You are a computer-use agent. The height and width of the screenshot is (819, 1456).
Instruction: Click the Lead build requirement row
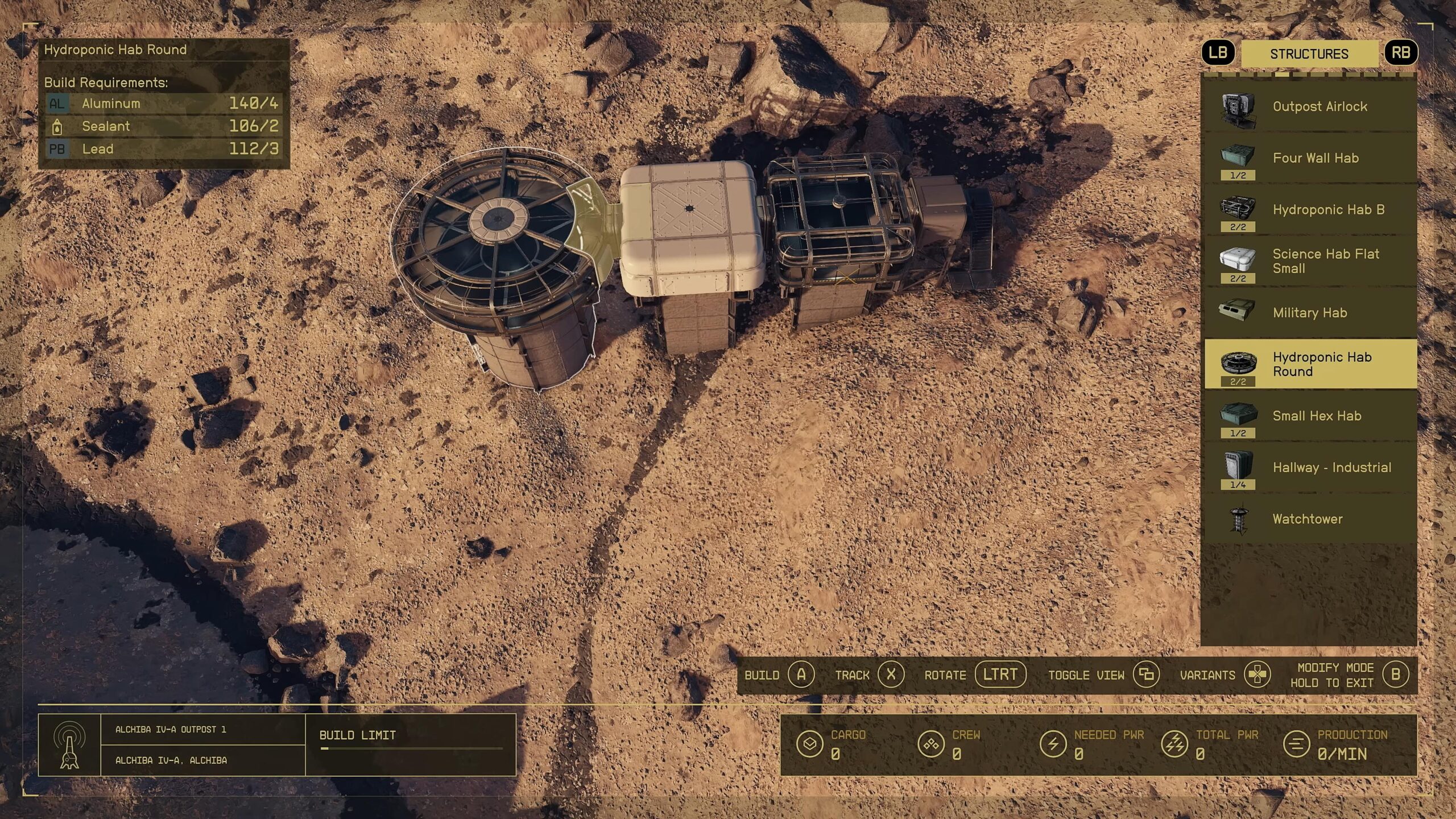[x=163, y=149]
